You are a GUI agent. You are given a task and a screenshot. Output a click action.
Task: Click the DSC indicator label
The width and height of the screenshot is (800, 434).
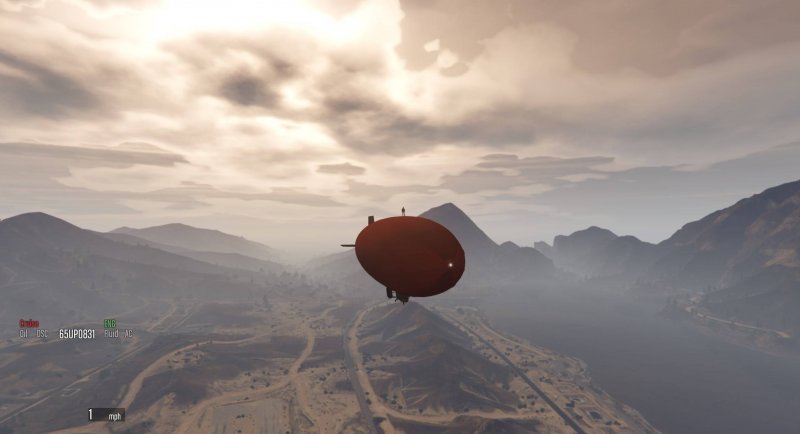[x=42, y=334]
